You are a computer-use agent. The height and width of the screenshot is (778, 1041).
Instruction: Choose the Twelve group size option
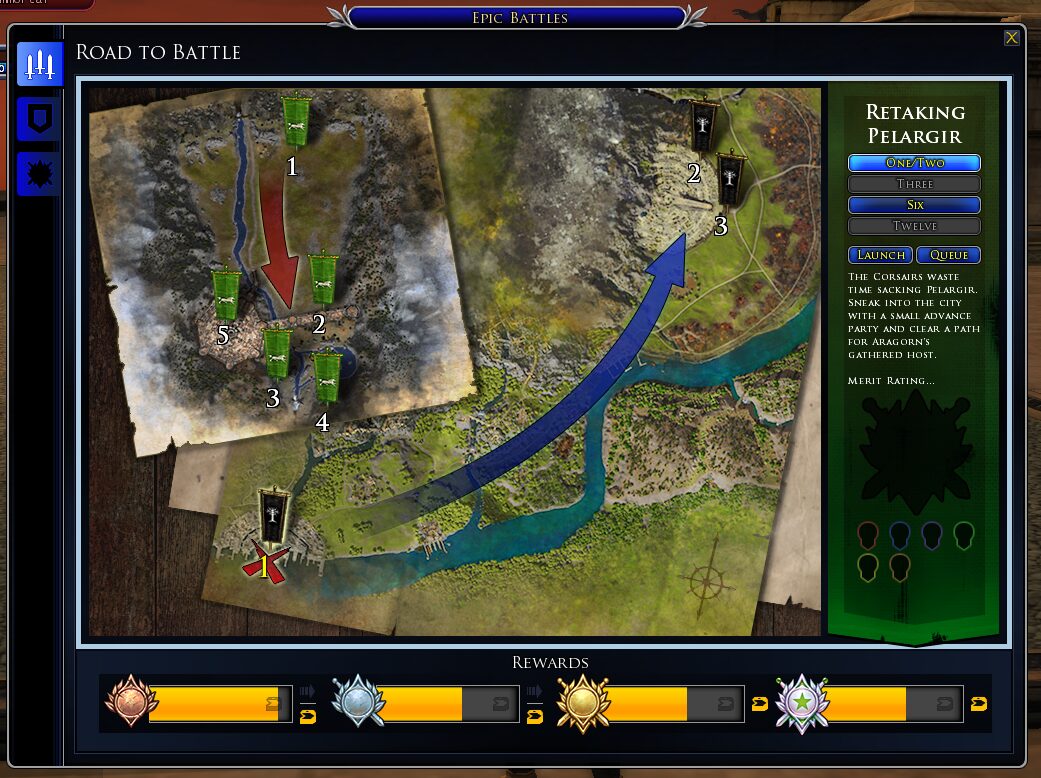pos(914,226)
